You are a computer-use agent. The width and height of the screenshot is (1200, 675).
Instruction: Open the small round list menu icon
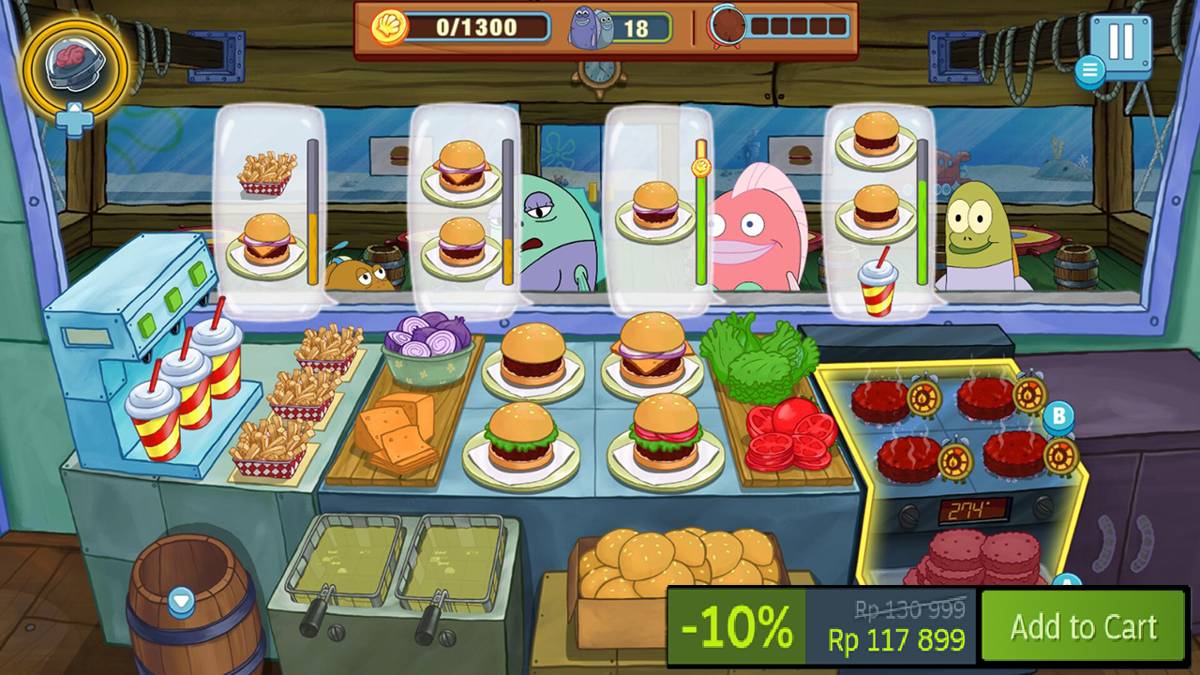(x=1089, y=71)
